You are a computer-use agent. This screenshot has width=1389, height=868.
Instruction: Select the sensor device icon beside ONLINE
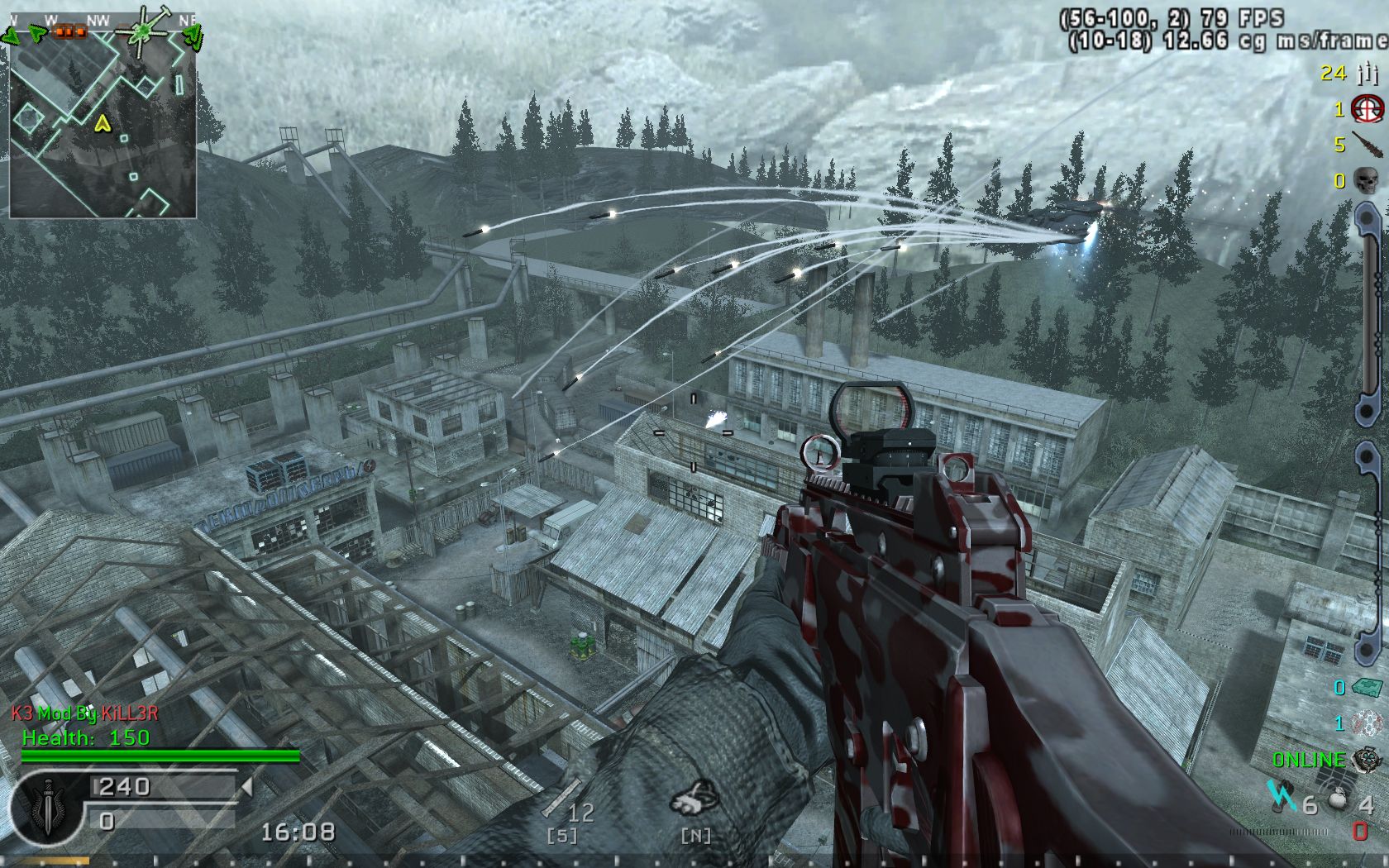pyautogui.click(x=1367, y=760)
